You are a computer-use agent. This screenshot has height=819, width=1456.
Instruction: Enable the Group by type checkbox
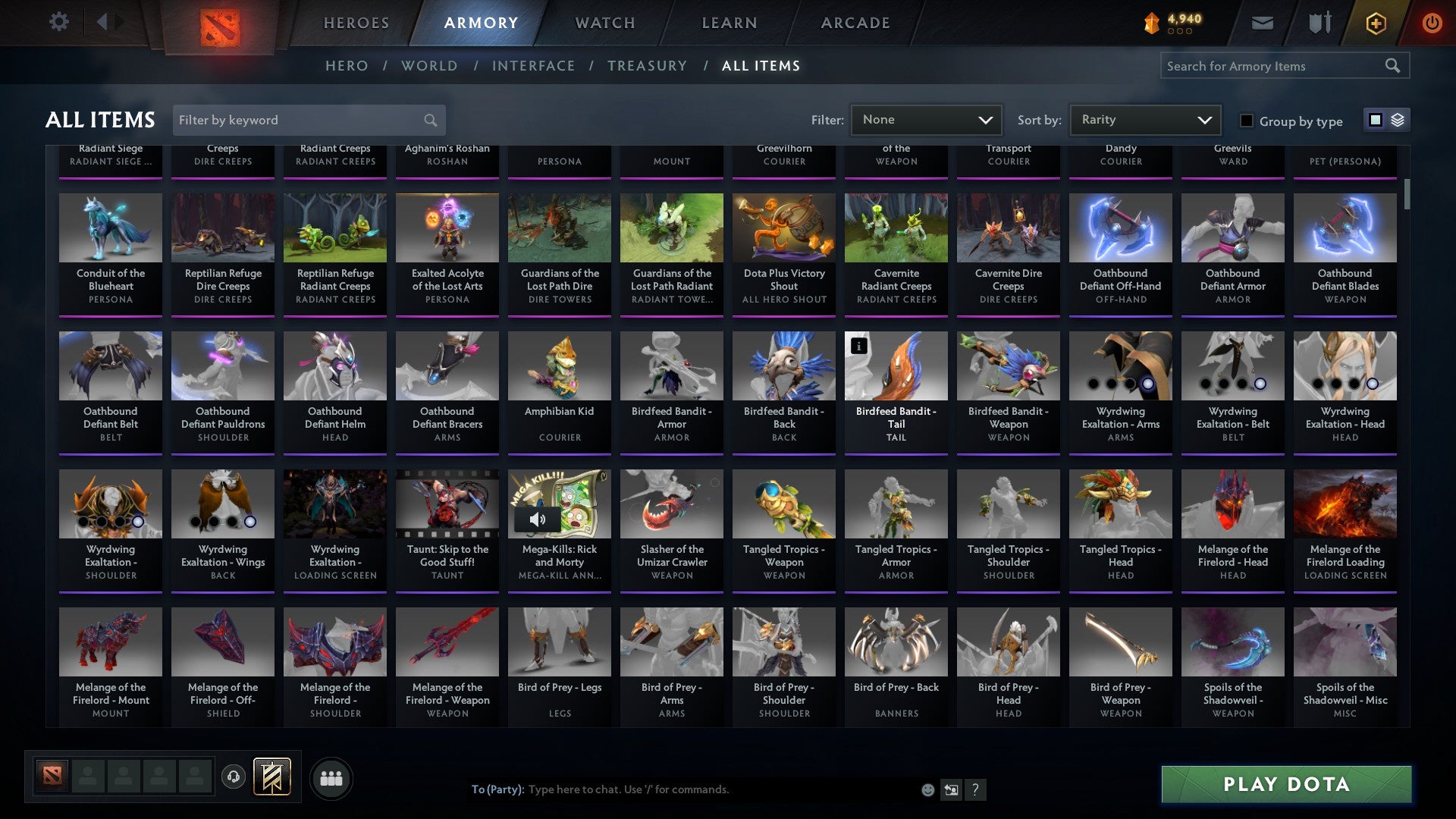point(1246,121)
